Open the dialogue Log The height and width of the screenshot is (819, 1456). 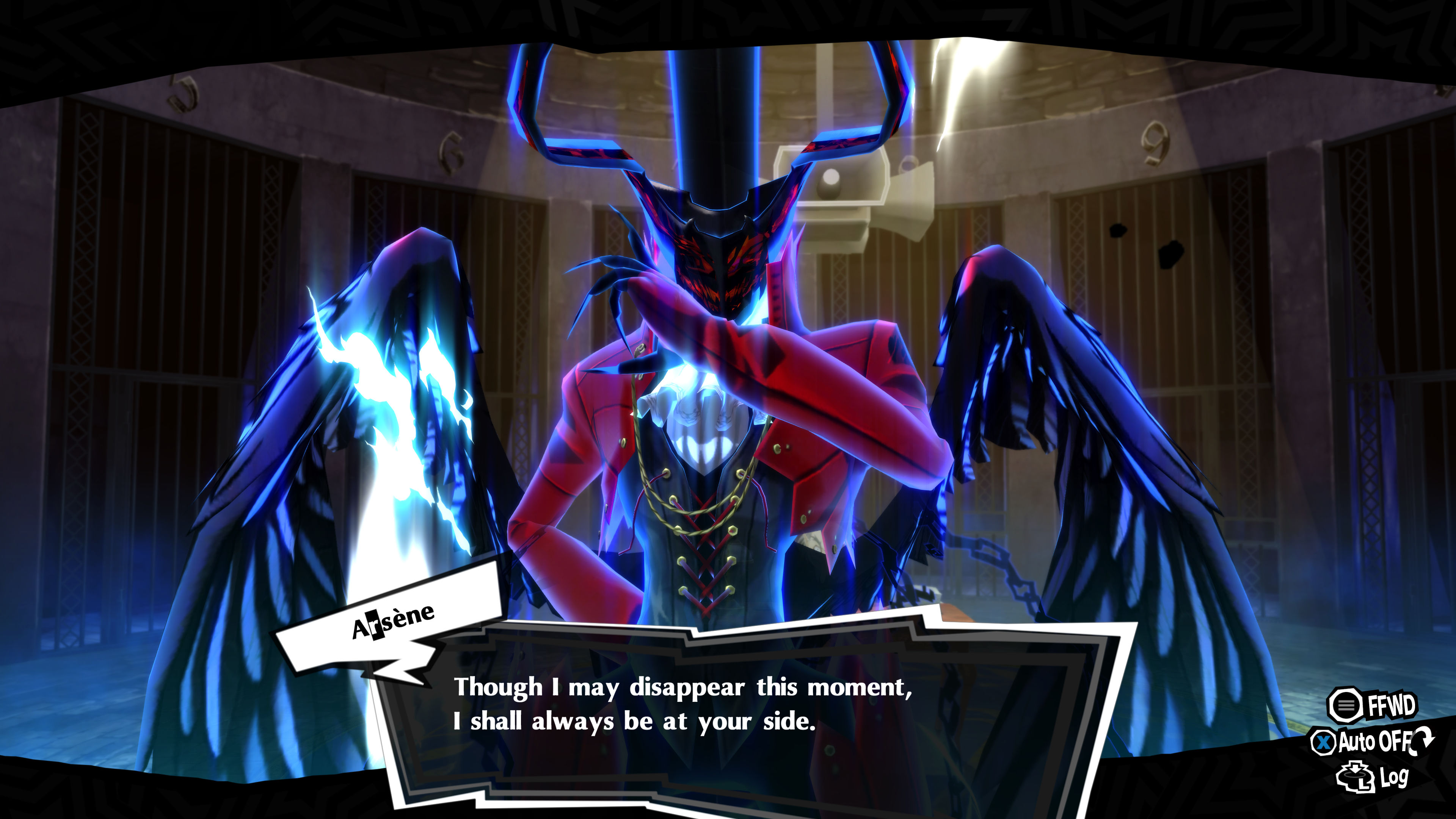pos(1372,778)
